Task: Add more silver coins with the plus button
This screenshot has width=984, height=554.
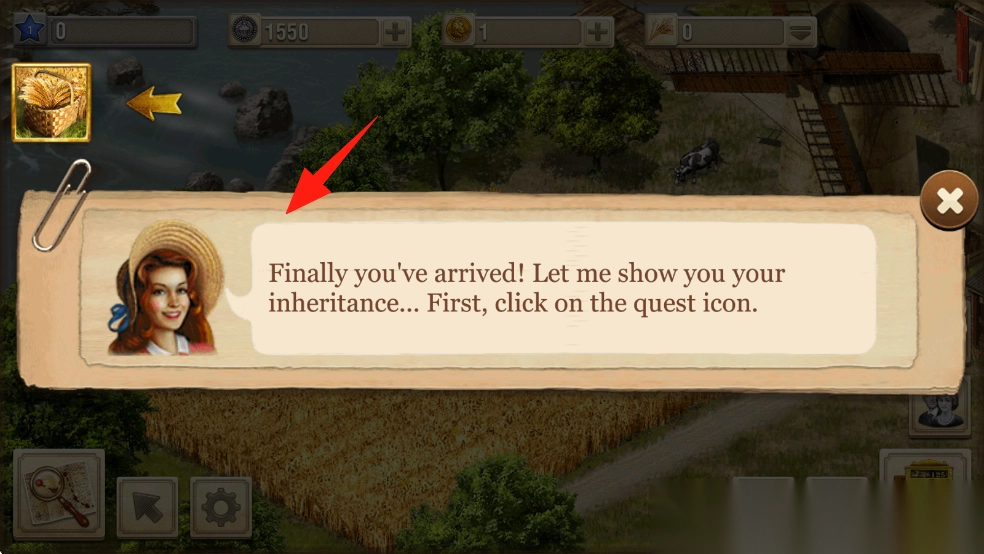Action: point(397,32)
